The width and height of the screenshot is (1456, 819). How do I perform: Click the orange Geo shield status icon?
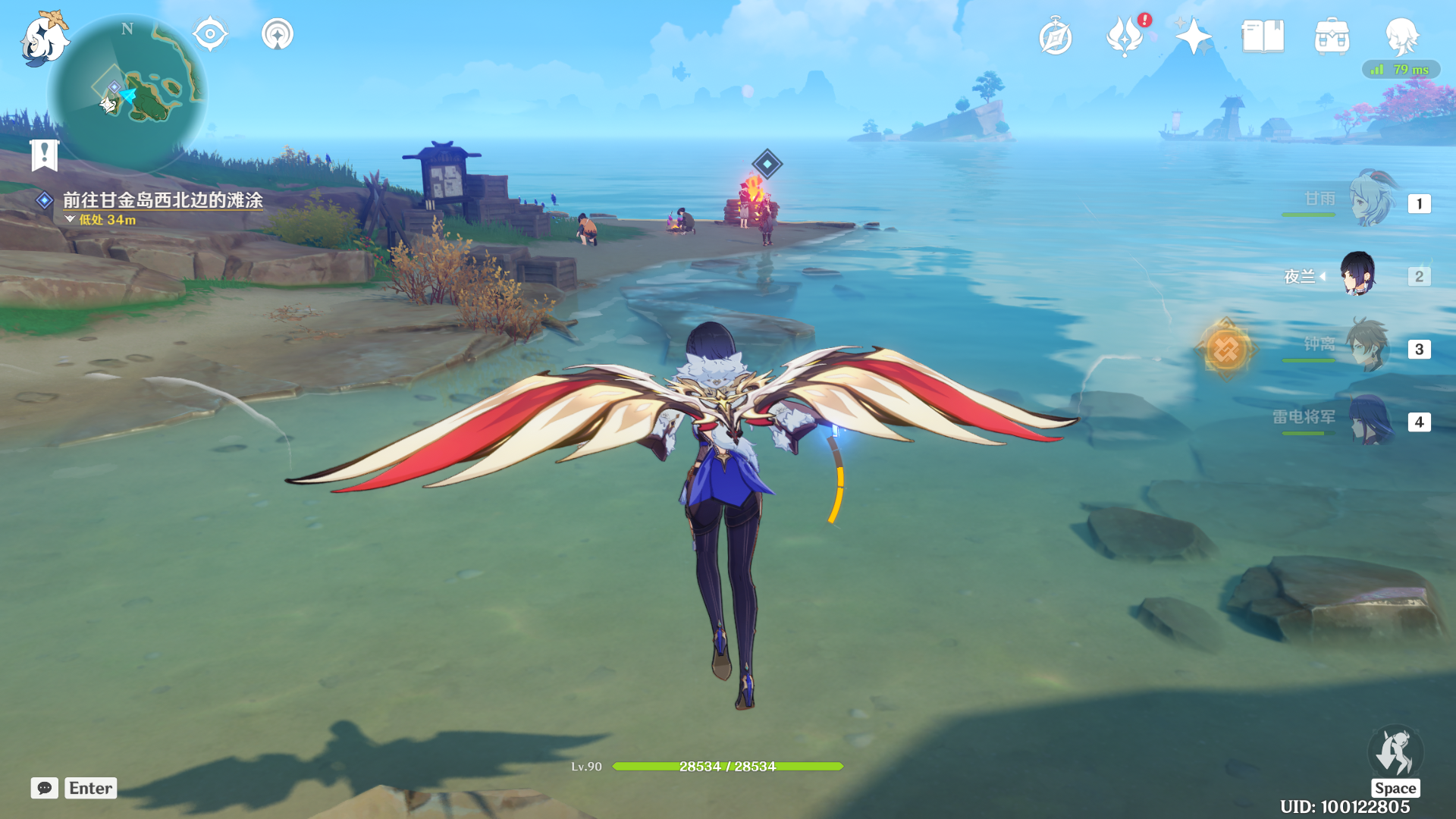coord(1225,350)
